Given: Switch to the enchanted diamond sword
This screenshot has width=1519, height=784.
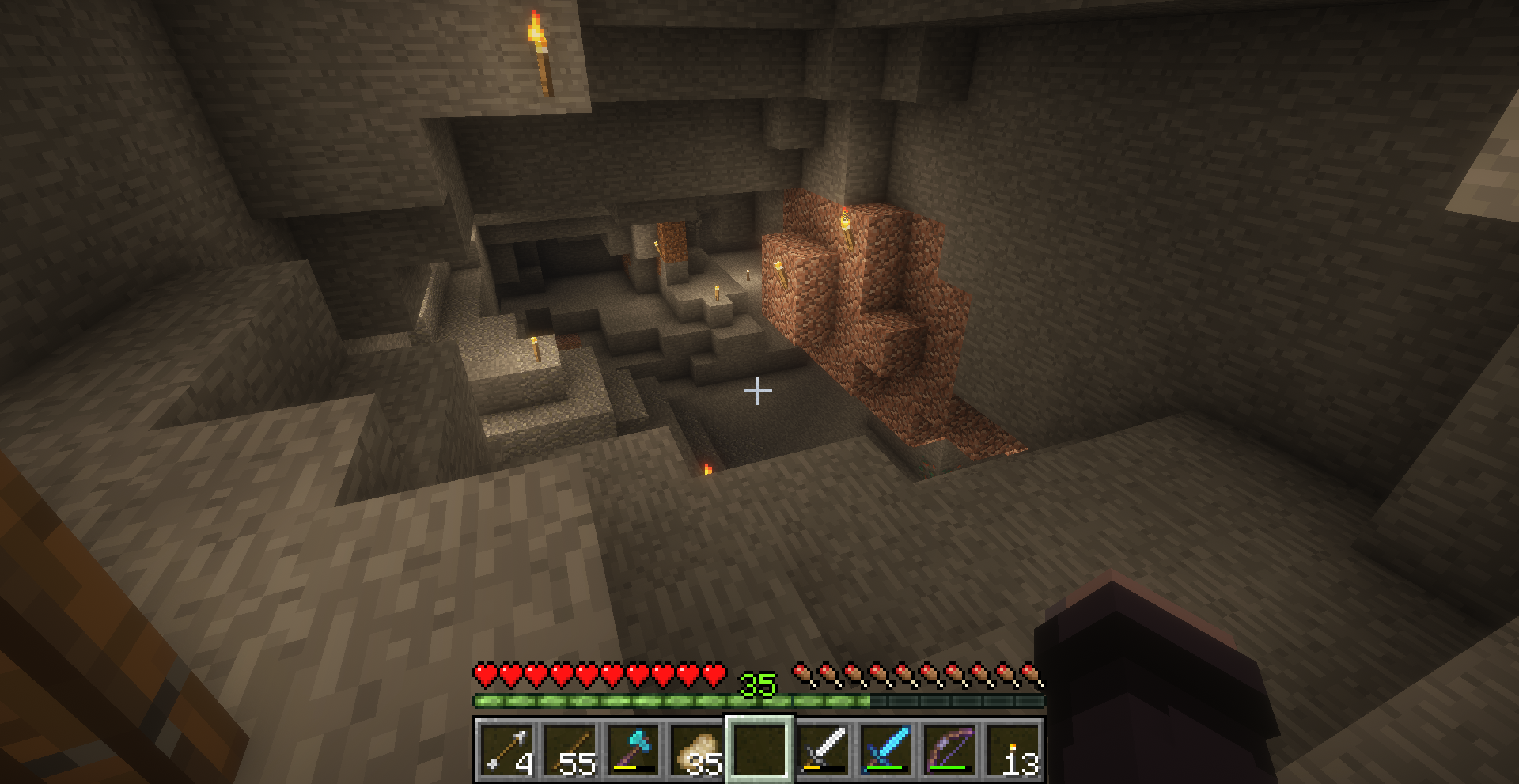Looking at the screenshot, I should click(886, 748).
